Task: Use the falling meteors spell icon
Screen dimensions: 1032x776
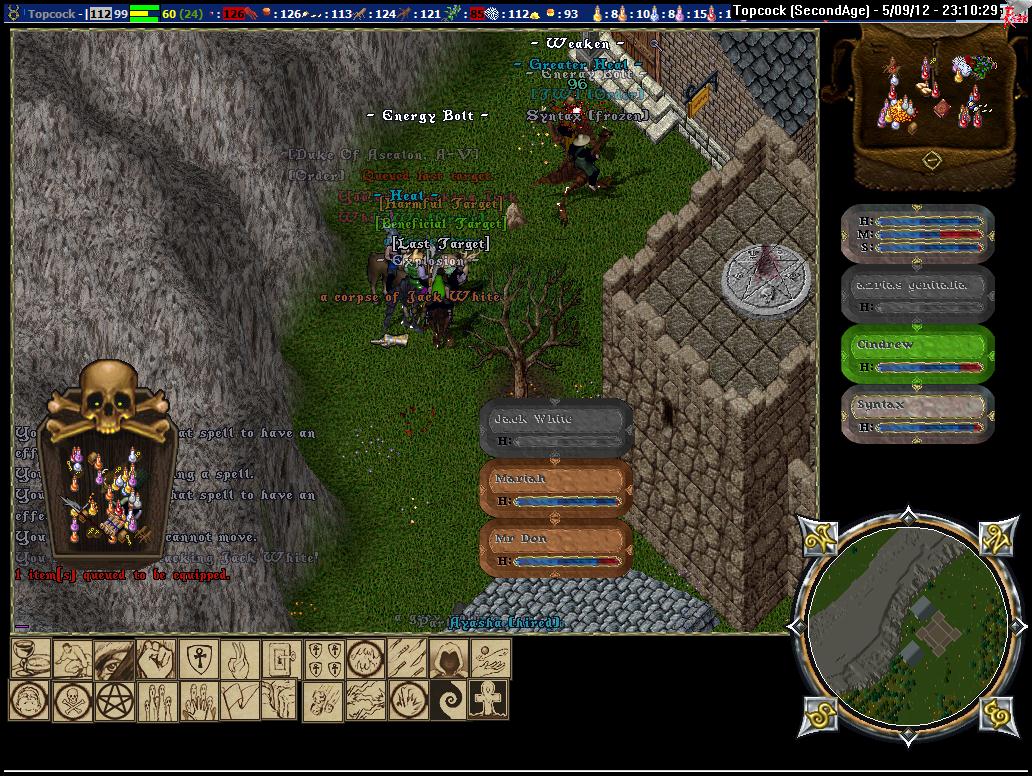Action: click(322, 700)
